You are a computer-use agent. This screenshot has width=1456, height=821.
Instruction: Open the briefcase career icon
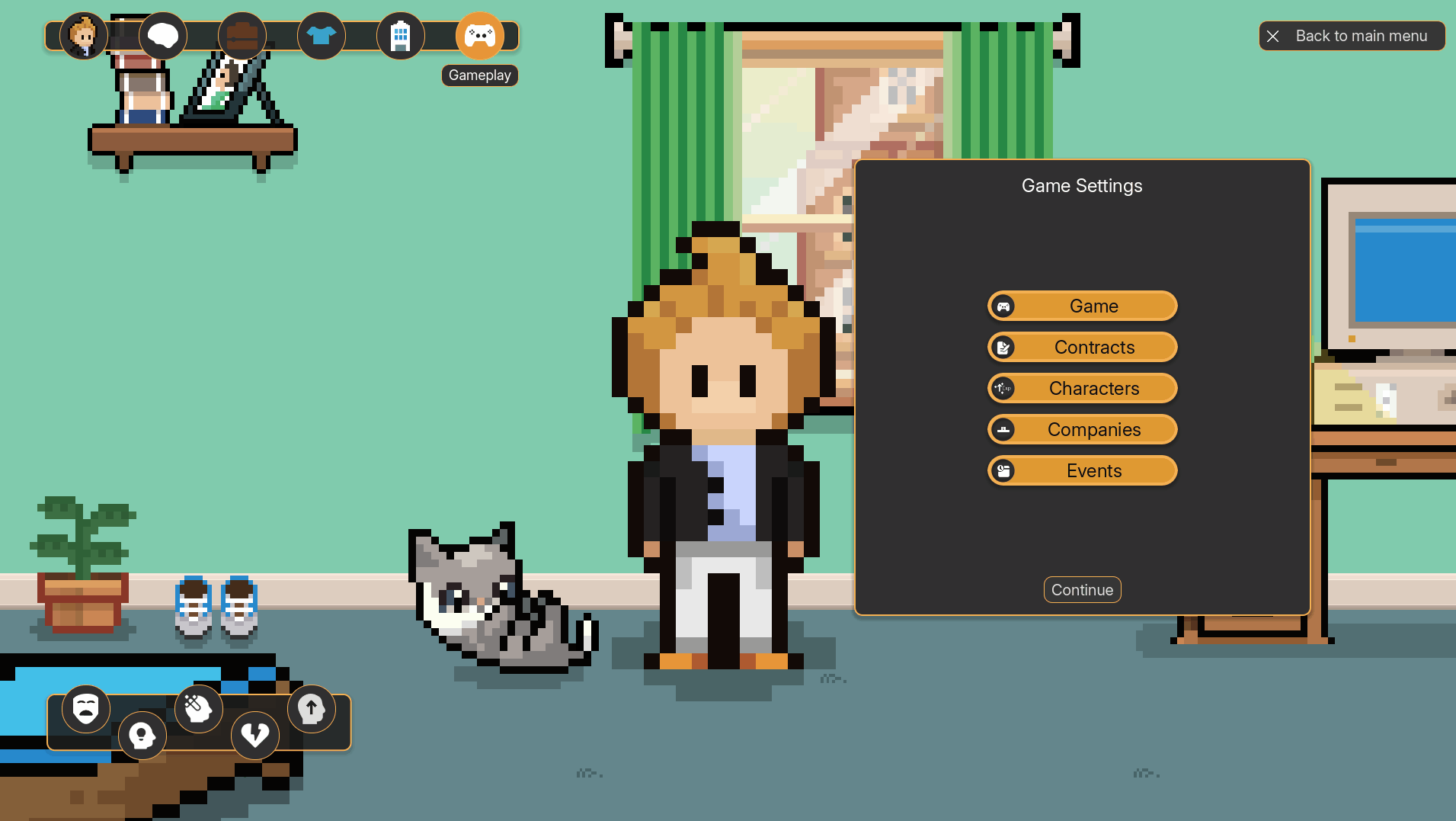click(x=242, y=36)
